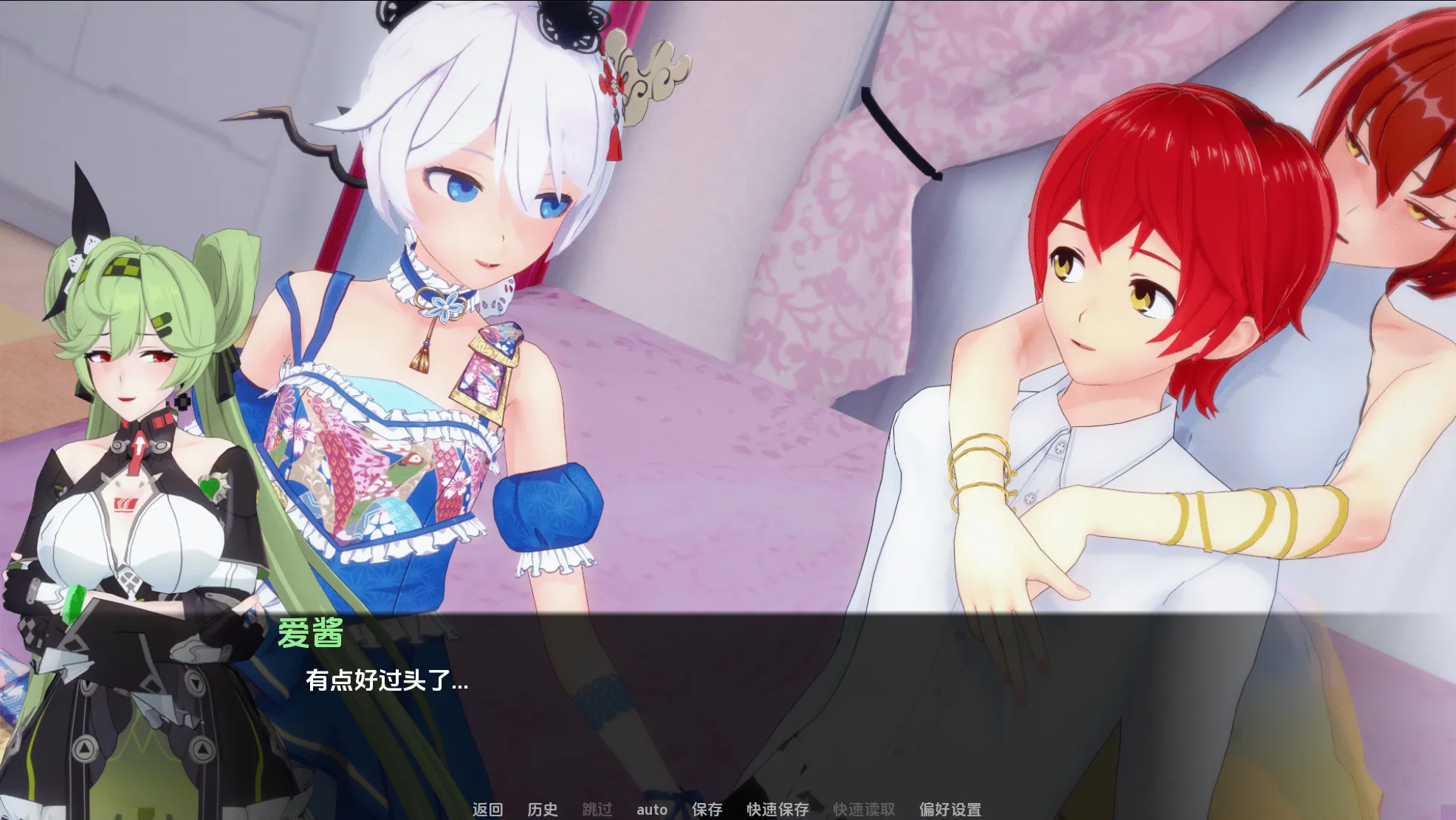Open the 保存 save screen
The width and height of the screenshot is (1456, 820).
tap(708, 809)
